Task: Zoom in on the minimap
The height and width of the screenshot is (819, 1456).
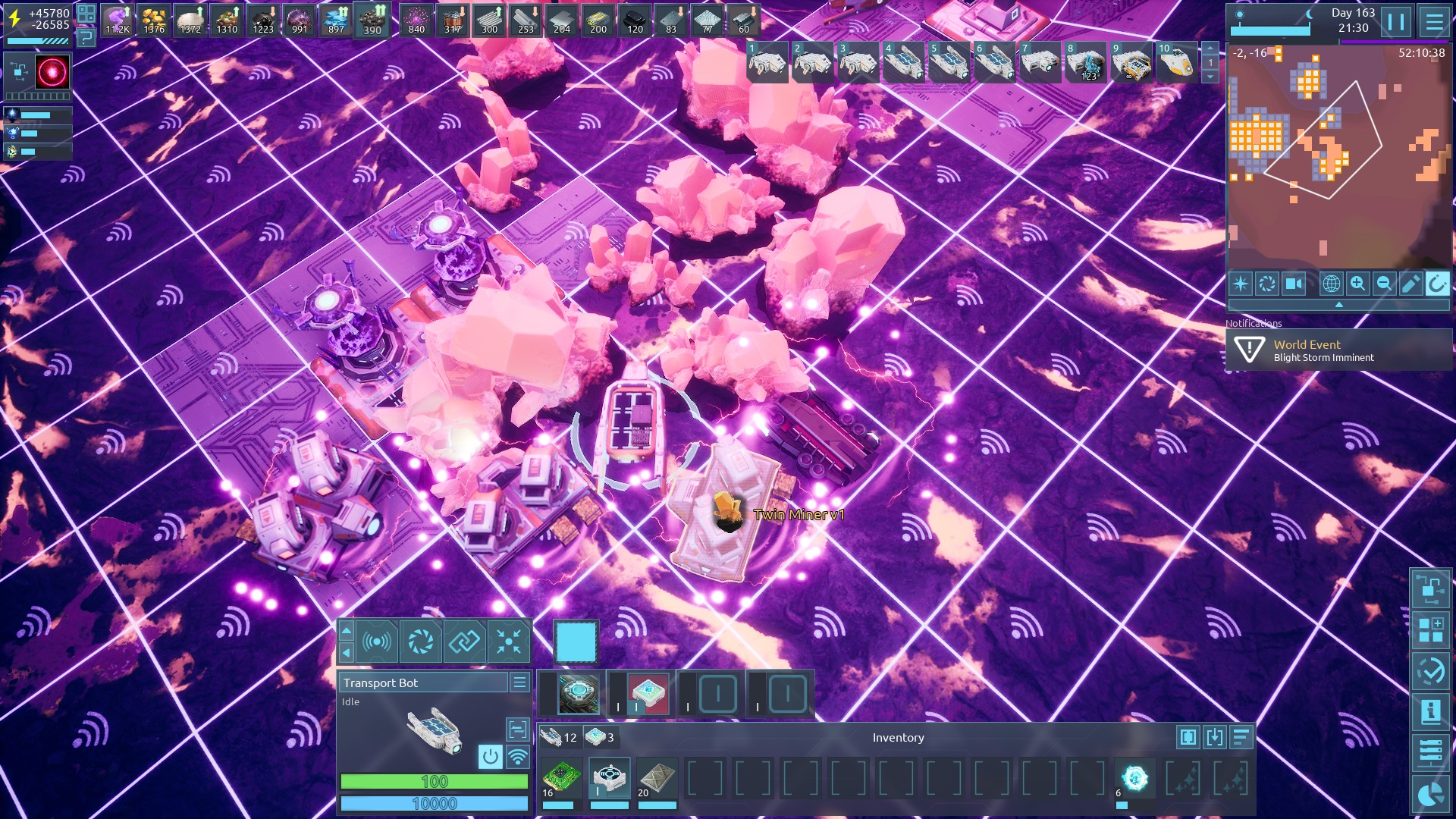Action: 1357,284
